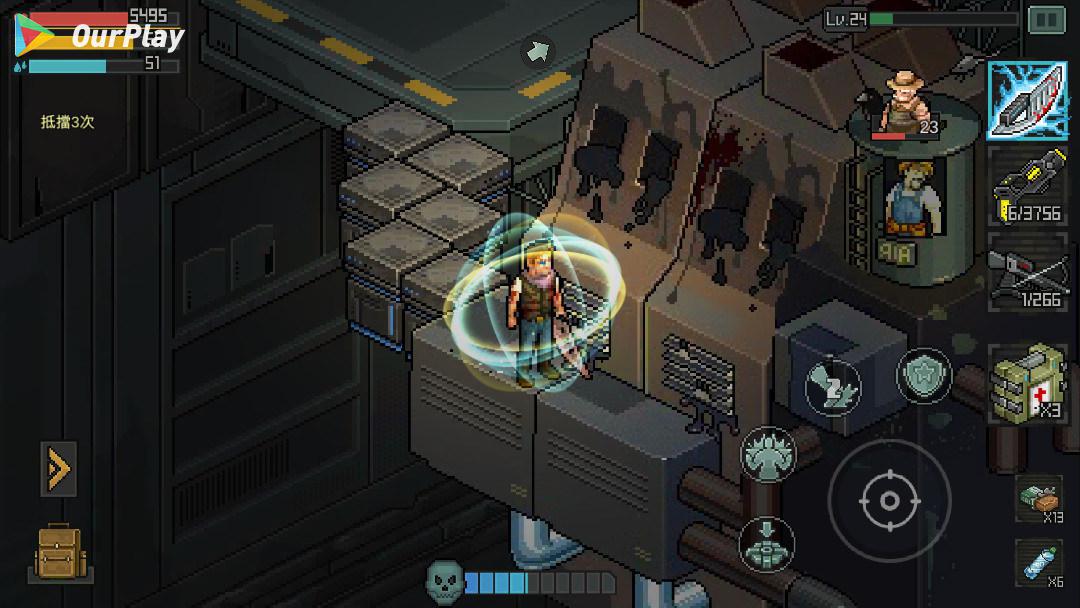The image size is (1080, 608).
Task: Pause the game with the top-right button
Action: (1046, 19)
